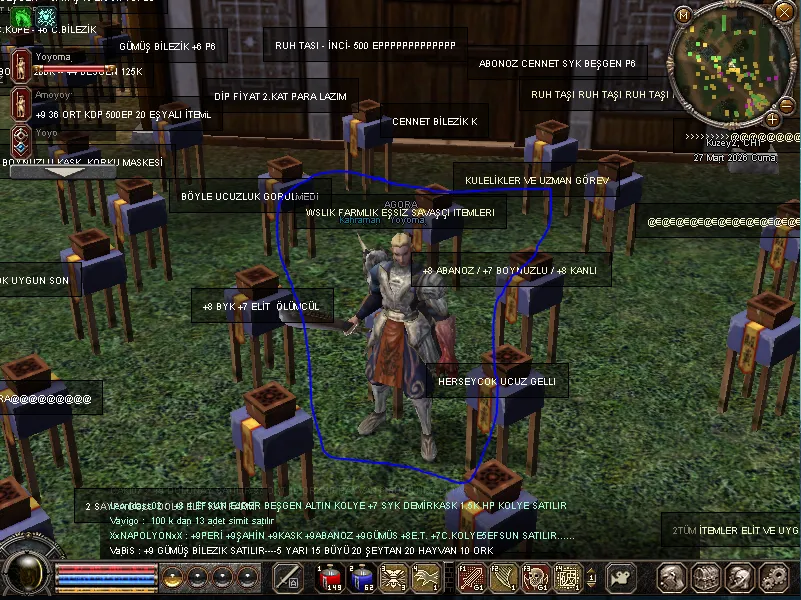Open the BÖYLE UCUZLUK GÖRÜLMEDİ shop sign

[x=250, y=196]
